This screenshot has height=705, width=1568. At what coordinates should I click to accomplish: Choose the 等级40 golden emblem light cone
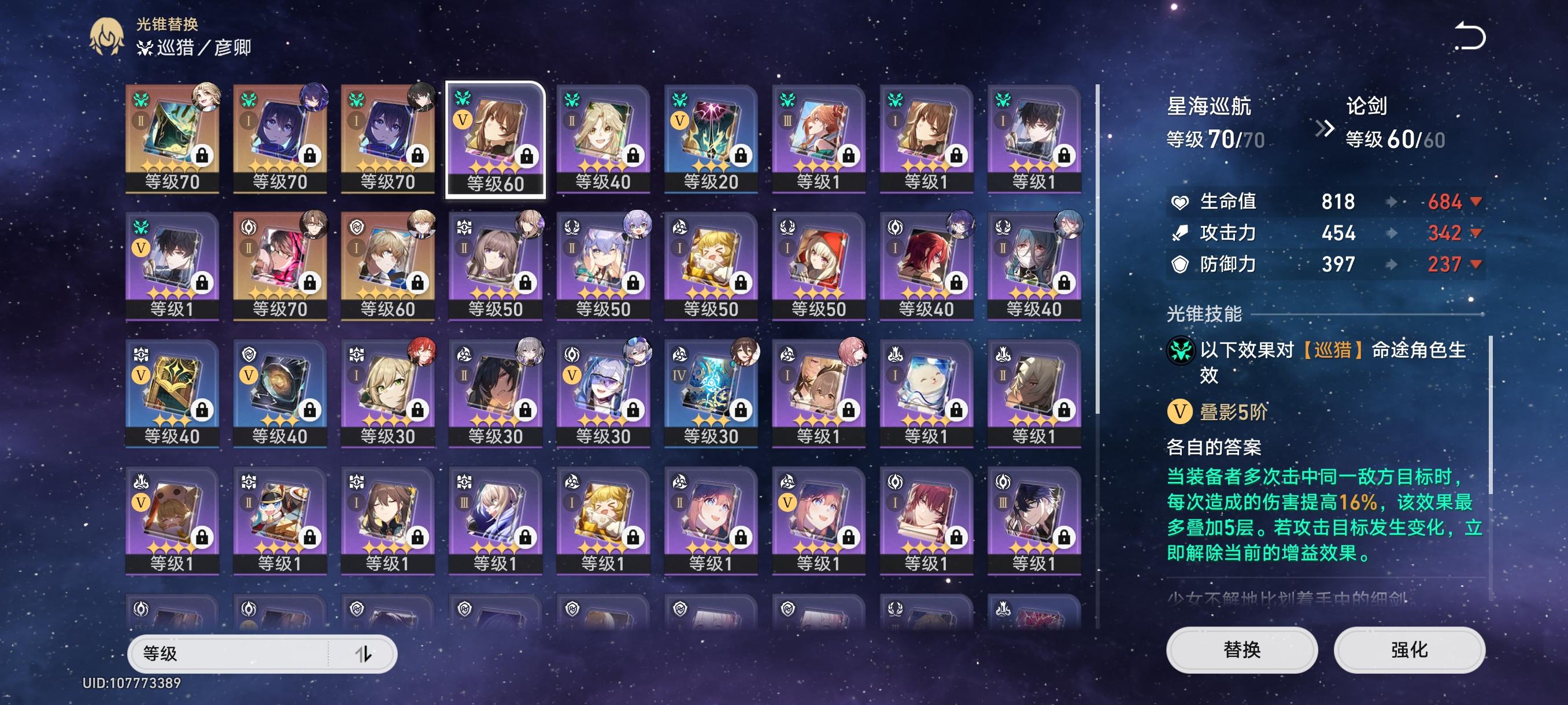pyautogui.click(x=172, y=394)
